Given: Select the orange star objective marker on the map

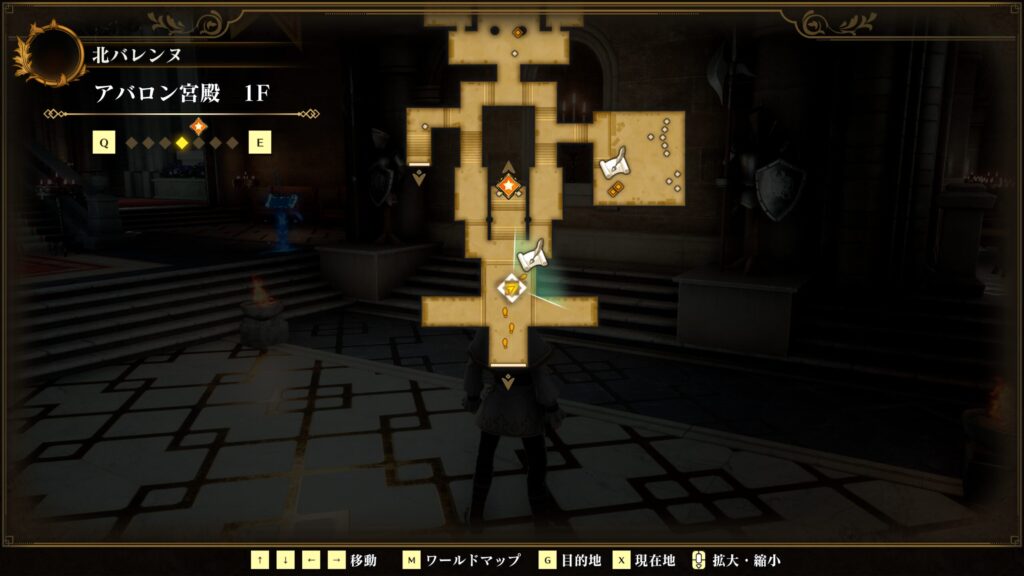Looking at the screenshot, I should (x=508, y=186).
